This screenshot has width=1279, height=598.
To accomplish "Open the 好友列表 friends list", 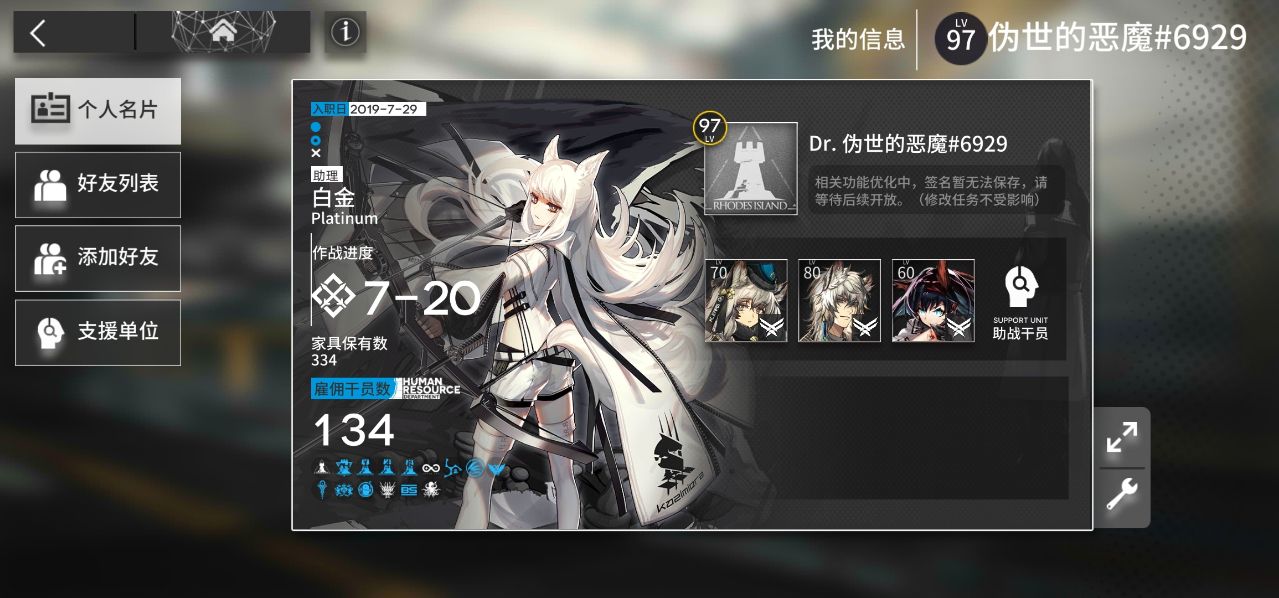I will 98,184.
